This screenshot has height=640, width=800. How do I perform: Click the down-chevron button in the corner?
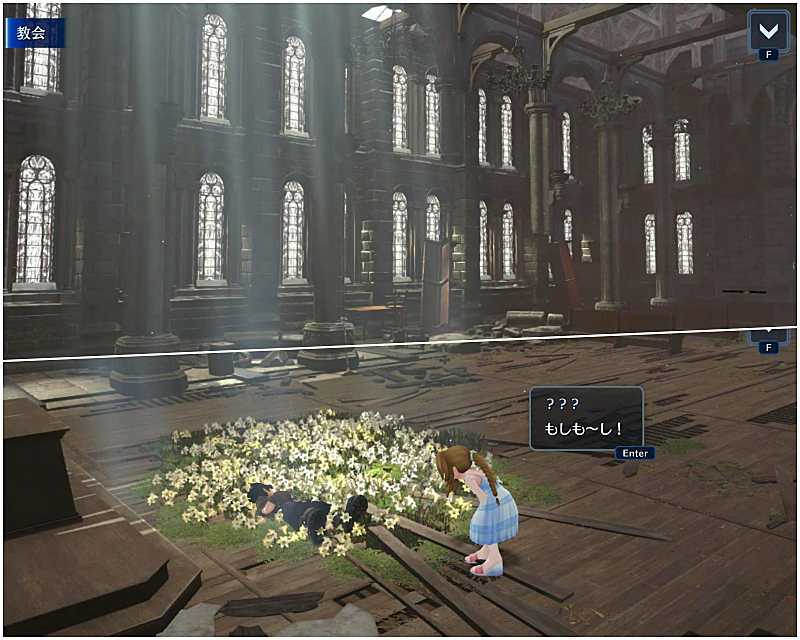coord(768,29)
